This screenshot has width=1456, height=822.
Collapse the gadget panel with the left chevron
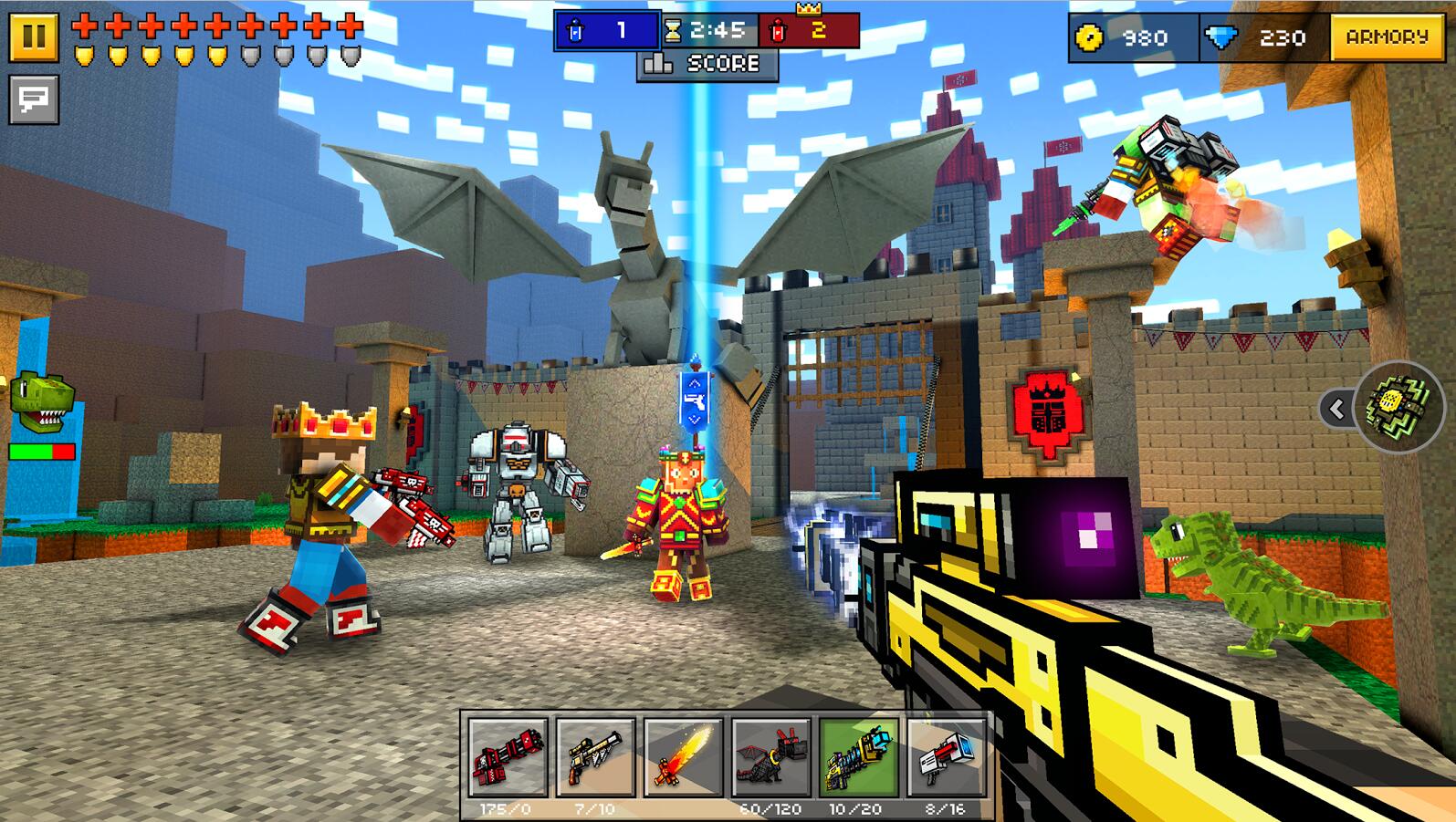pos(1336,411)
